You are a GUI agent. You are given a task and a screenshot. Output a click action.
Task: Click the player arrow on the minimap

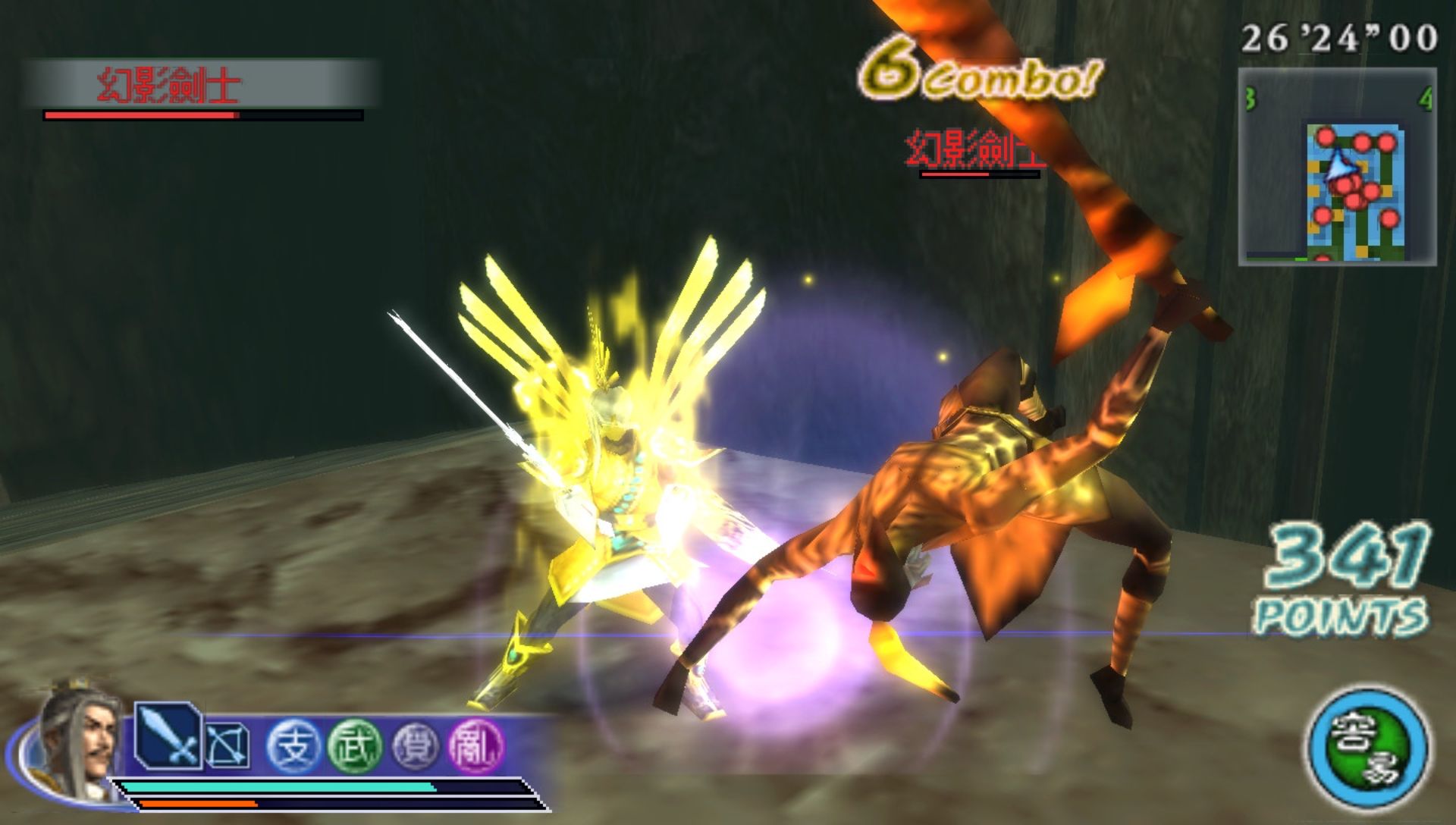(x=1338, y=166)
